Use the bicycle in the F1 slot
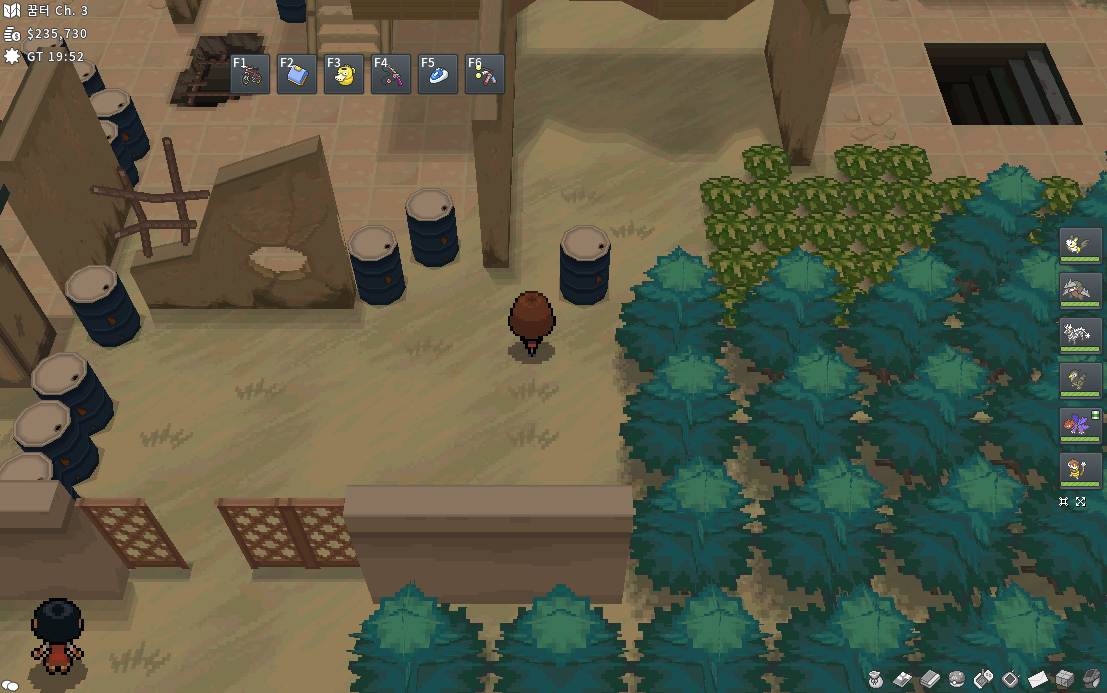This screenshot has height=693, width=1107. (x=250, y=74)
